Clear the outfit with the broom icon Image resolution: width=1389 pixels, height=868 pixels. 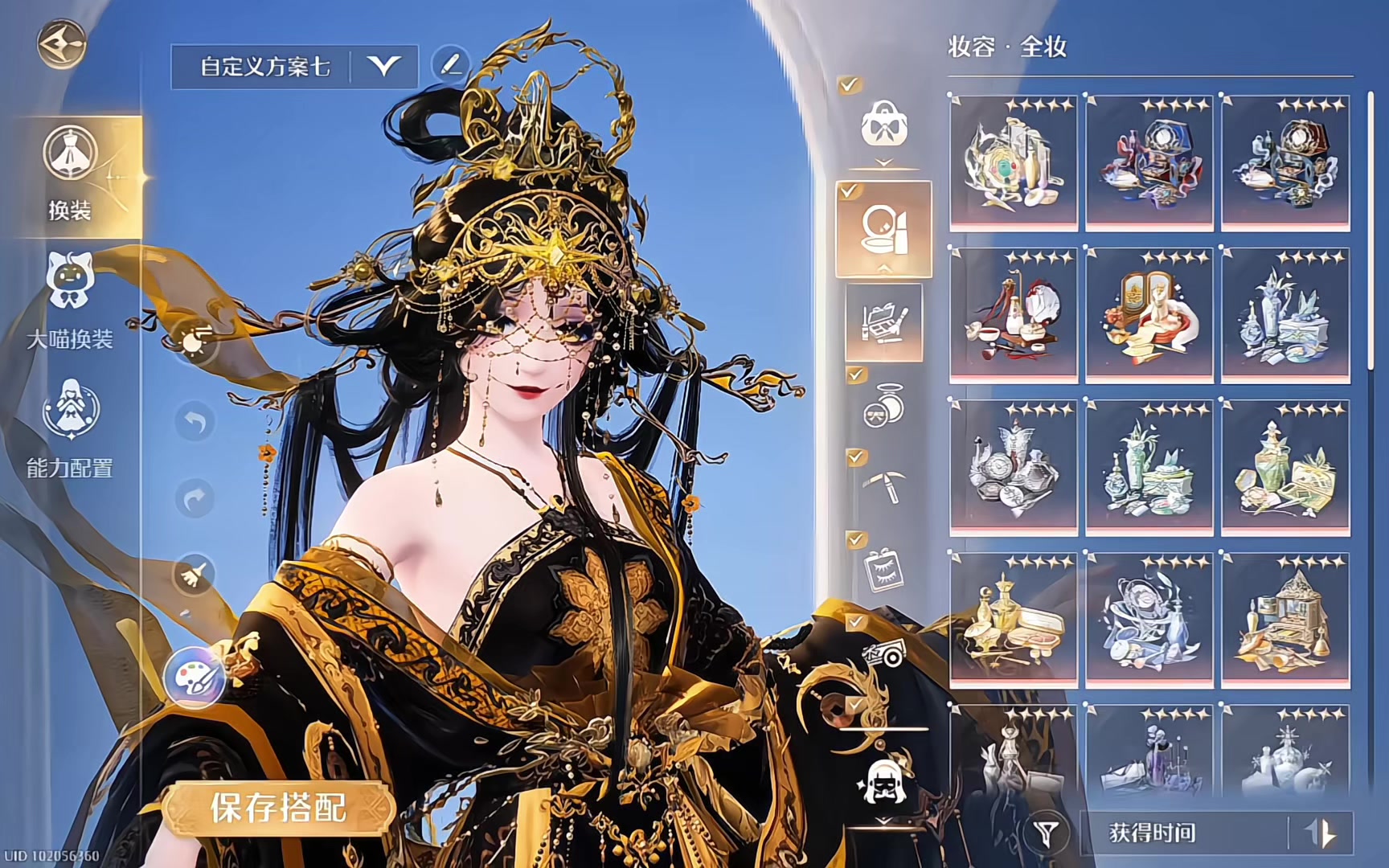click(195, 574)
